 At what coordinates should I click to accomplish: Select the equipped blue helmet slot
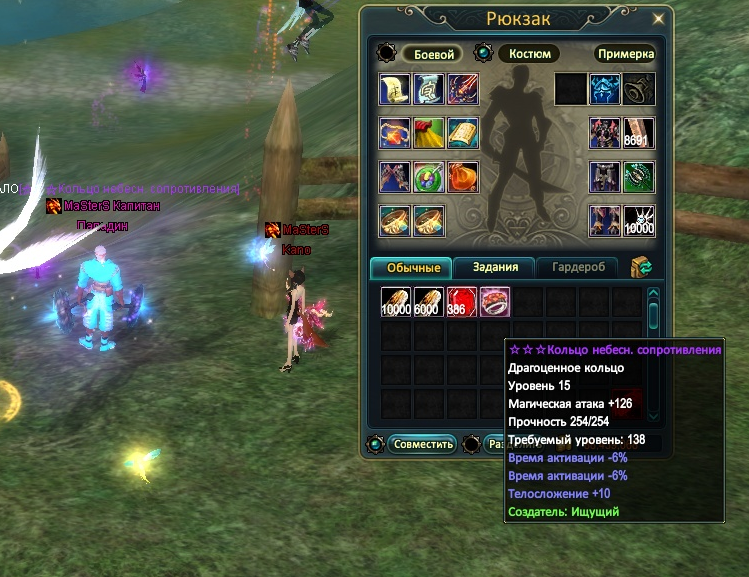click(x=604, y=89)
